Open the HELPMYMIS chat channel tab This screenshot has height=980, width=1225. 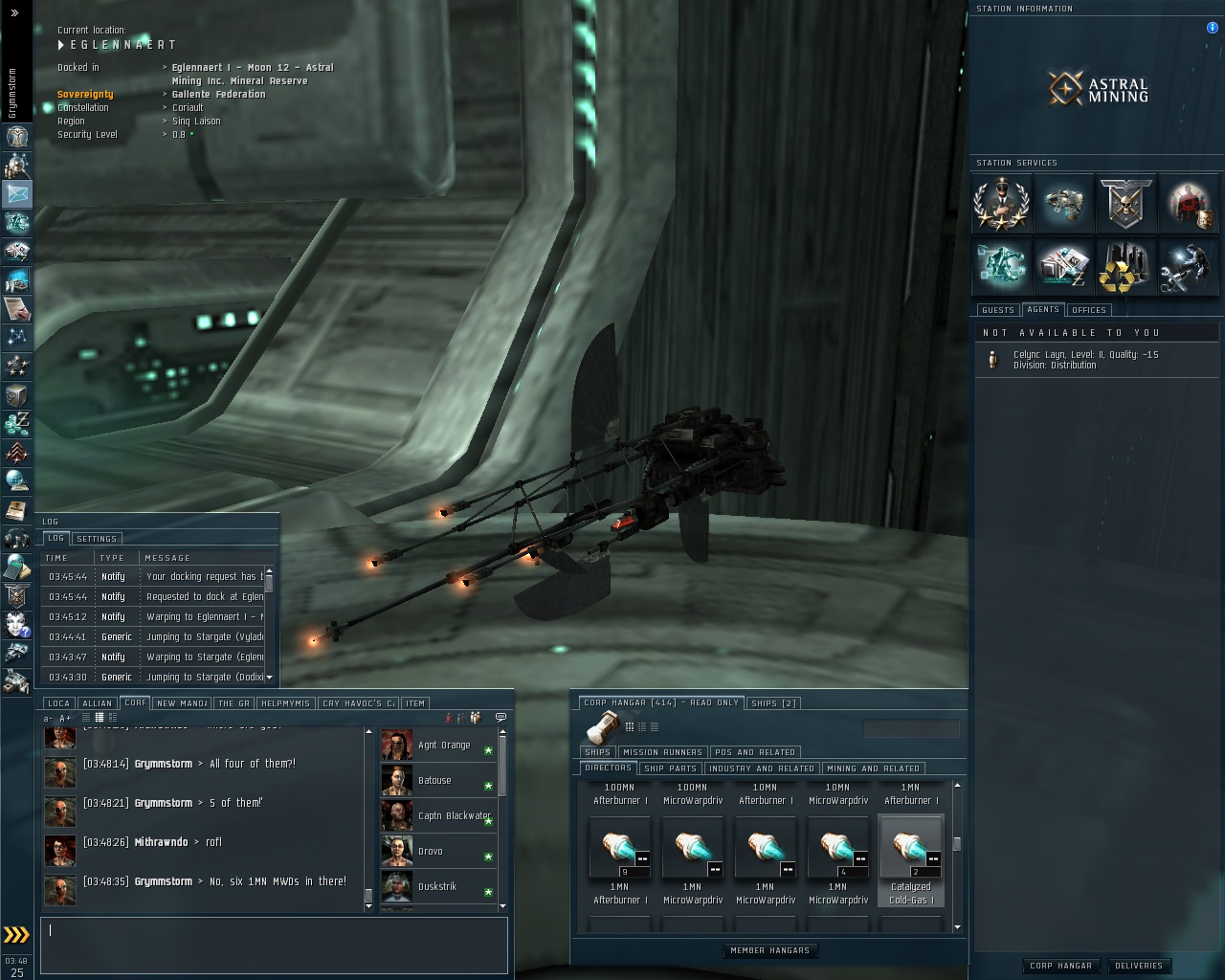point(285,703)
